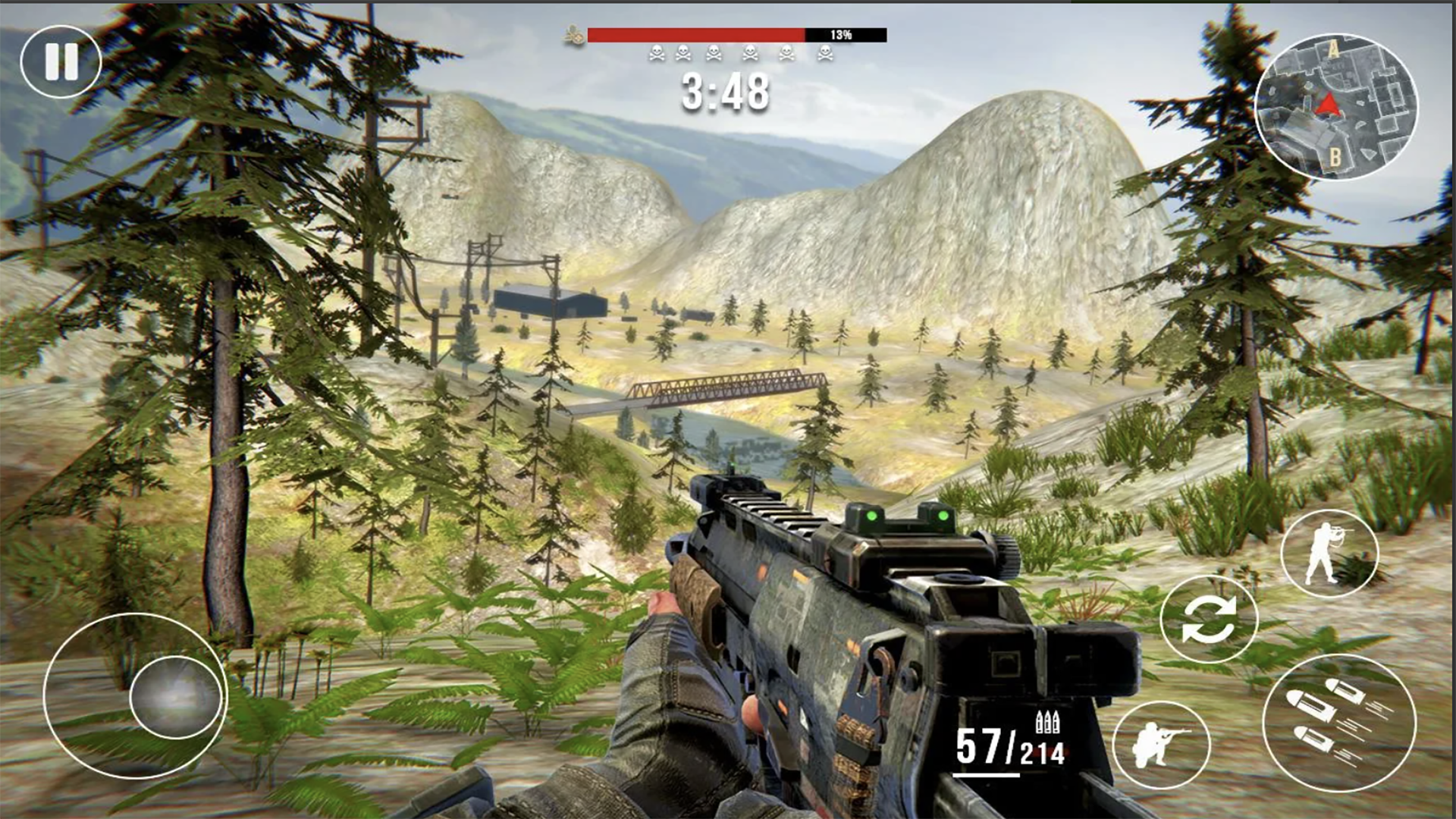
Task: Tap marker A on the minimap
Action: [x=1333, y=48]
